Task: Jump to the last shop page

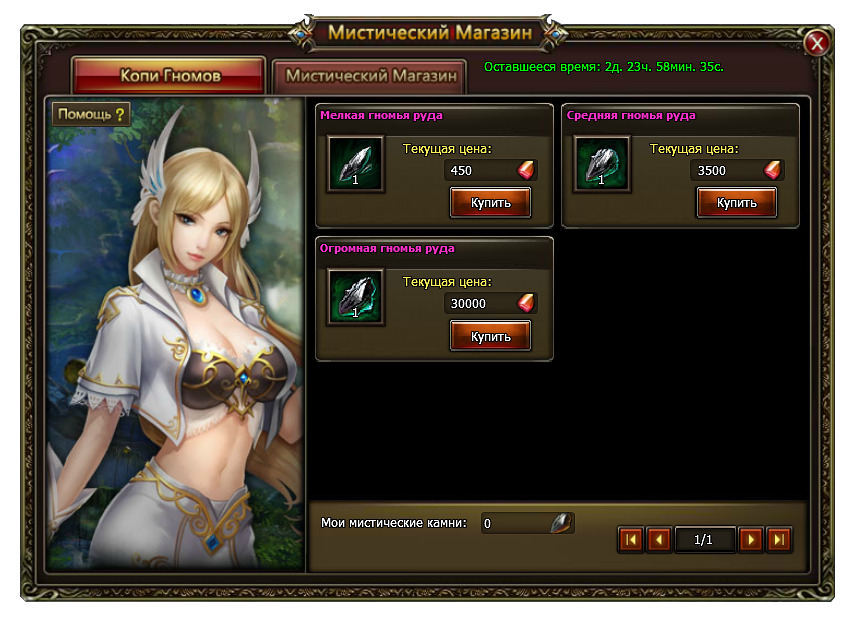Action: 779,540
